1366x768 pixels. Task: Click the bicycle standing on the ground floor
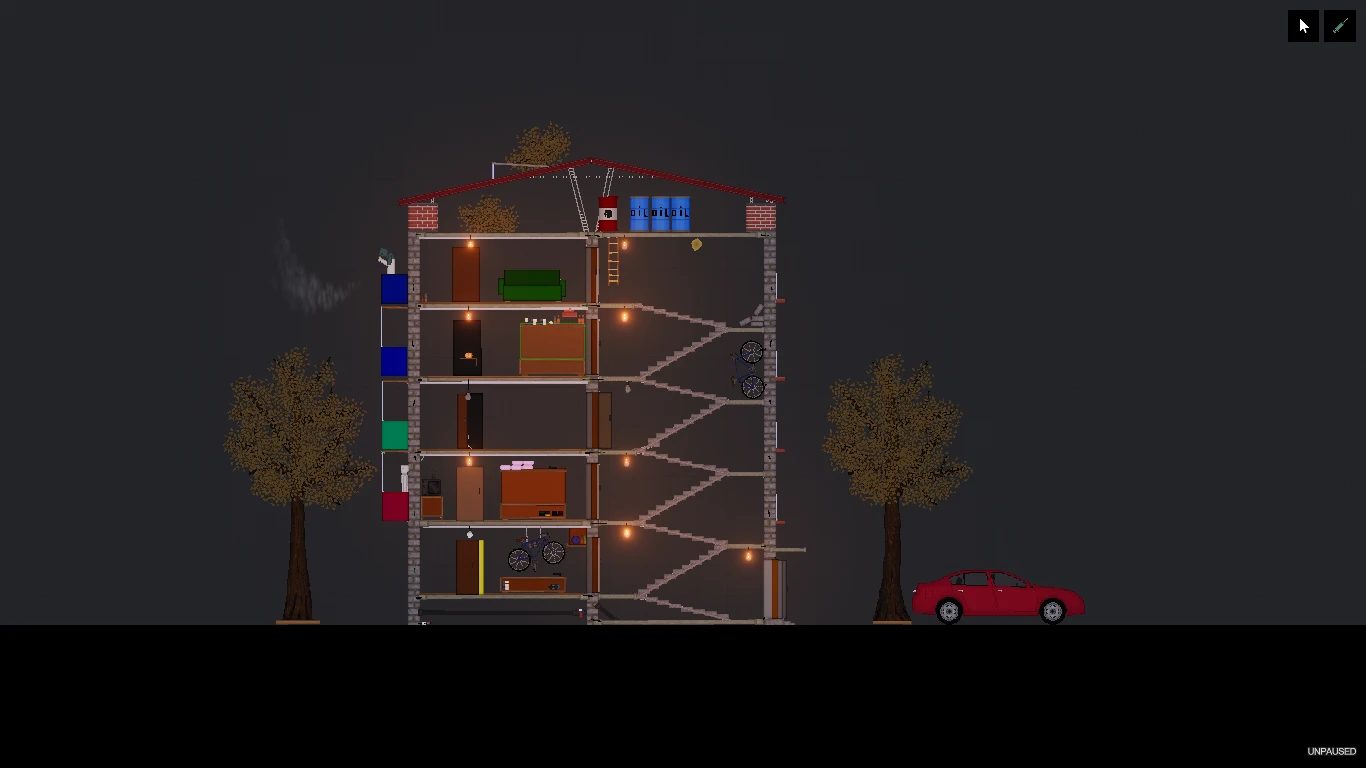pos(535,550)
